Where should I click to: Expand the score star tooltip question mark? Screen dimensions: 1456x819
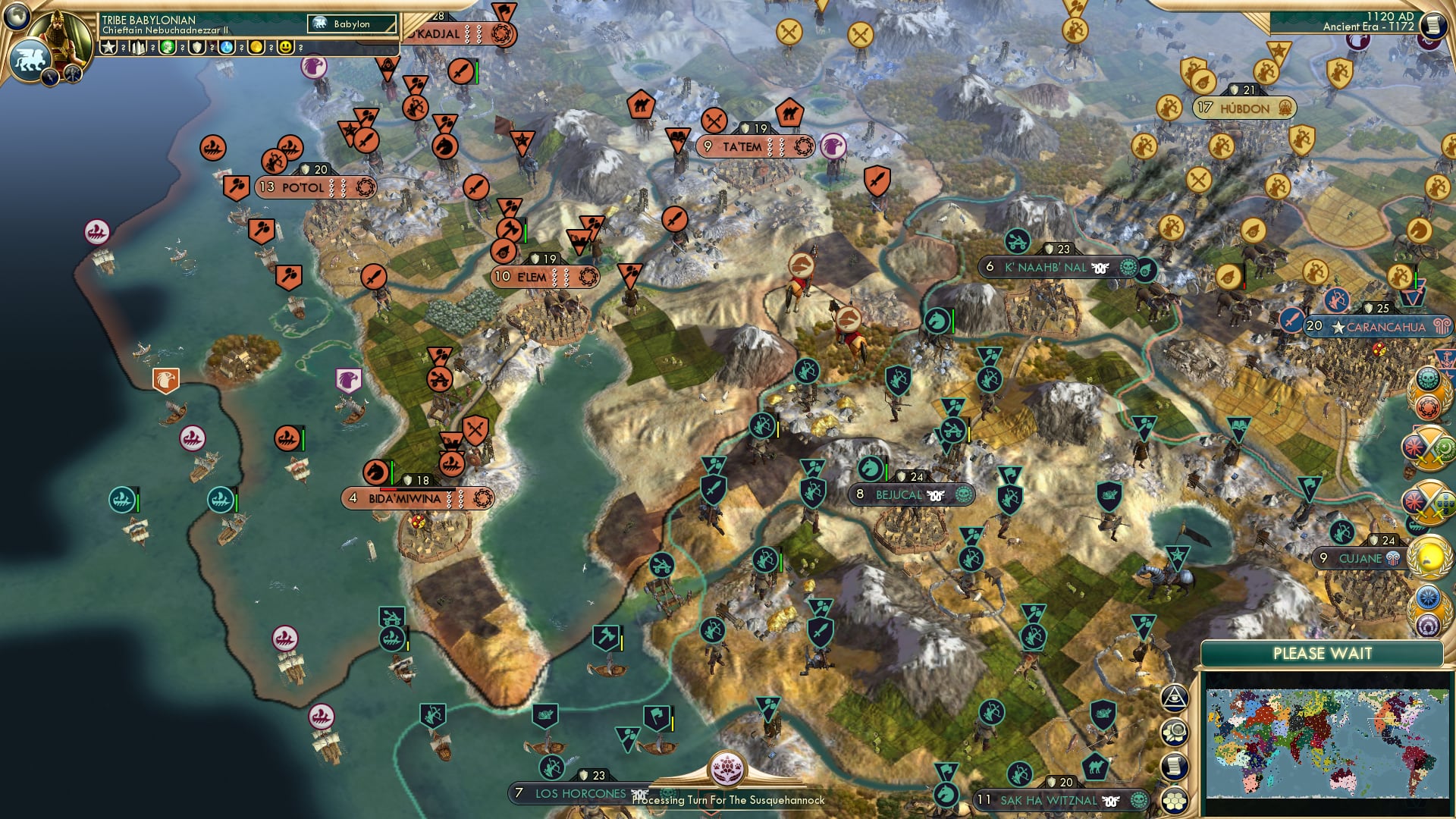123,49
